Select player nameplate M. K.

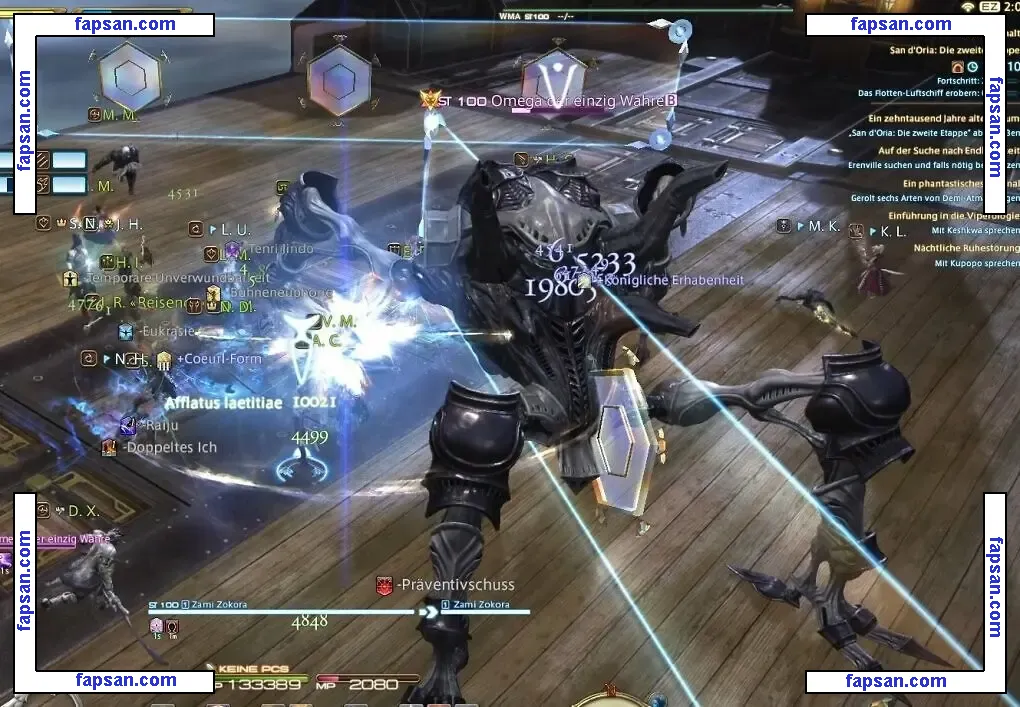coord(824,226)
